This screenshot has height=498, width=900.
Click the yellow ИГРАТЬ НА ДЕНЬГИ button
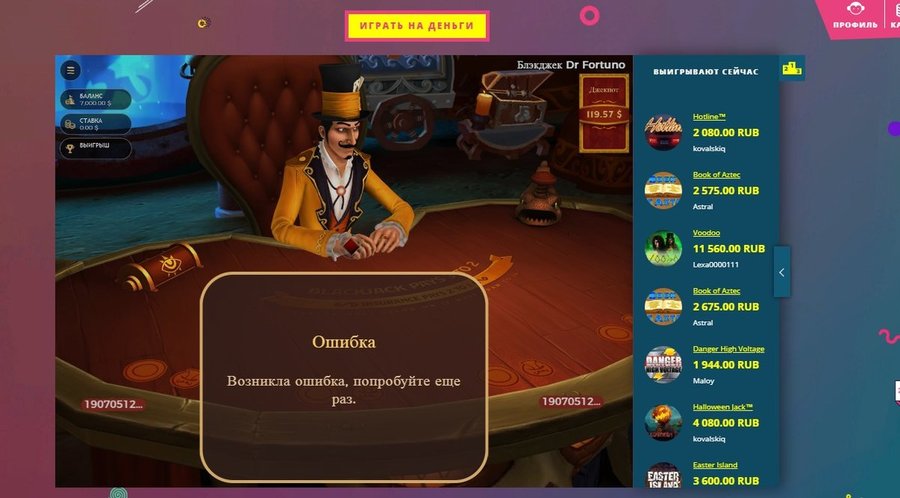pyautogui.click(x=416, y=26)
